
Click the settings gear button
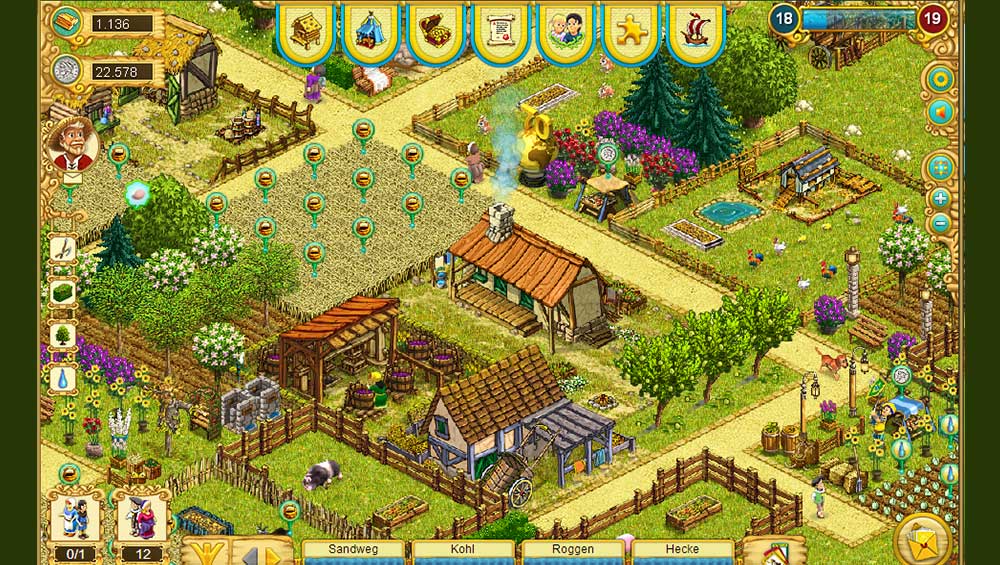point(940,79)
